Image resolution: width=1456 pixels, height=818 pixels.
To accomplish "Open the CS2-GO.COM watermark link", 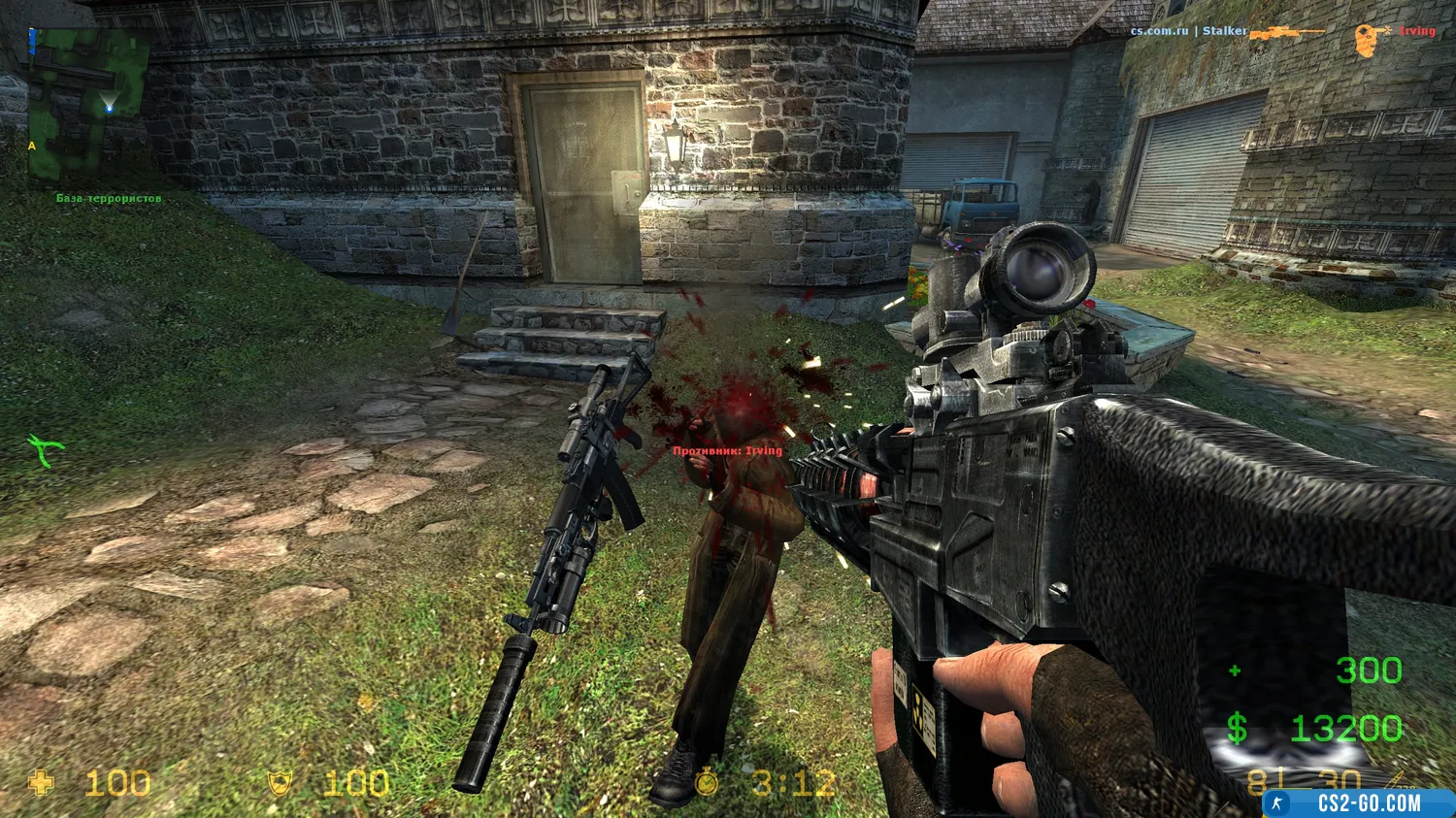I will 1357,803.
